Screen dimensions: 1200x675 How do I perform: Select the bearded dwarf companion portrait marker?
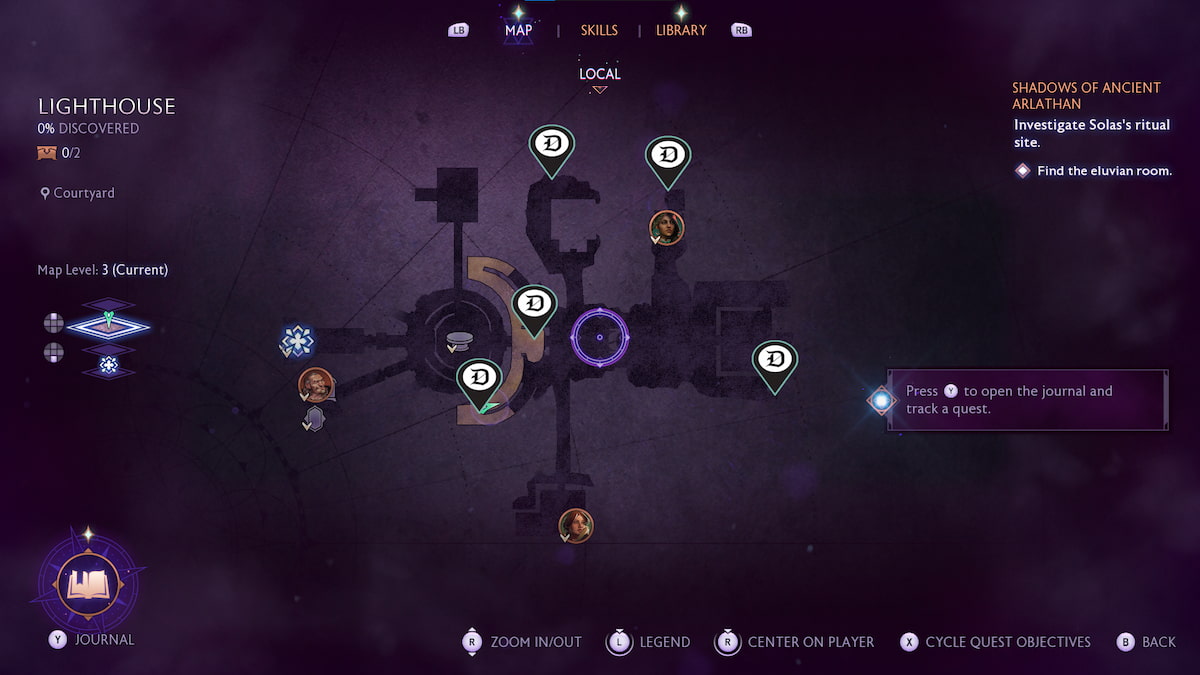click(315, 384)
